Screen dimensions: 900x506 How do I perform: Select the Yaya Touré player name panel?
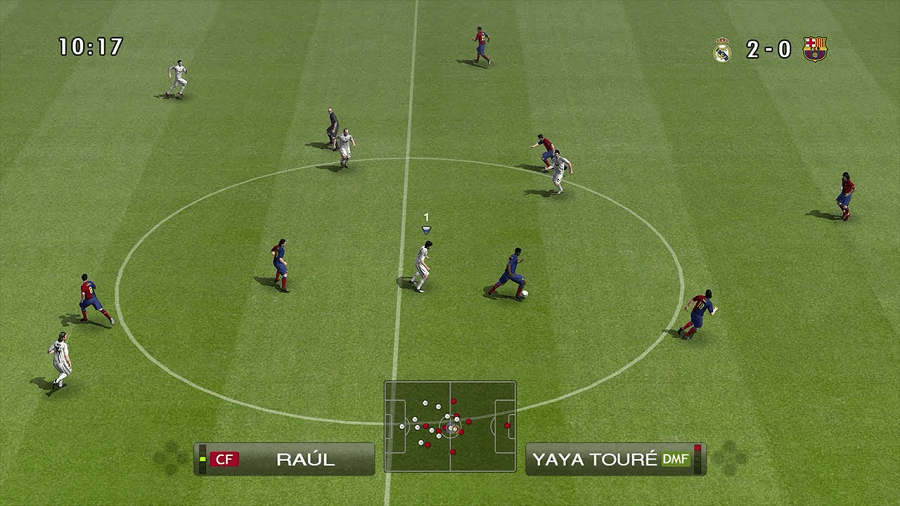[x=613, y=459]
